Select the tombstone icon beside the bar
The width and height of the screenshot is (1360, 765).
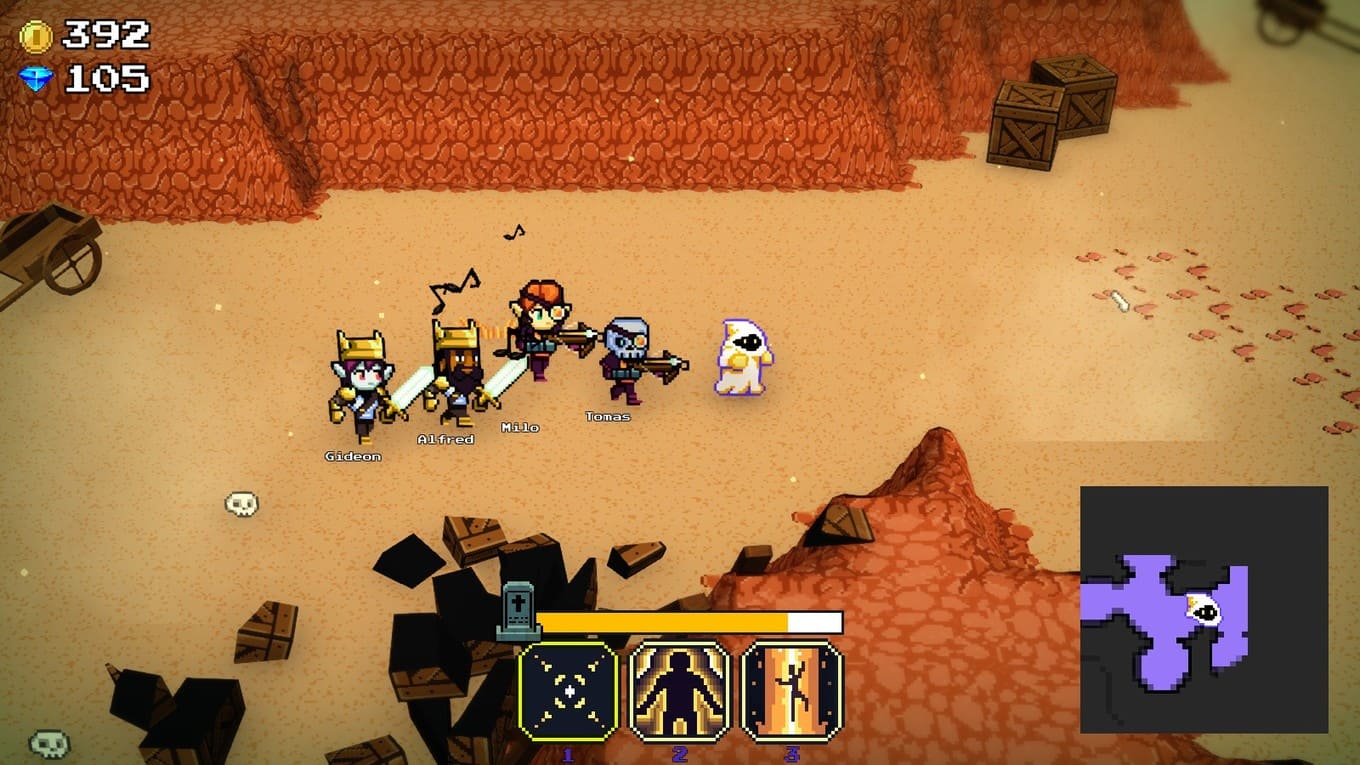coord(518,612)
